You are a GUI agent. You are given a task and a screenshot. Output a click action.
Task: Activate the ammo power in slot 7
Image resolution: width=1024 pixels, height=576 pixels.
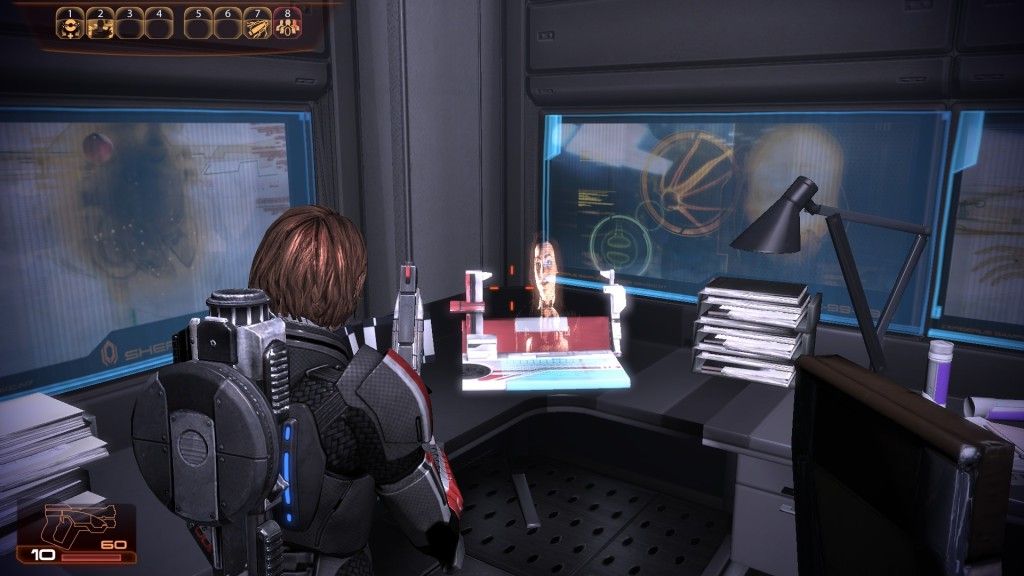[258, 26]
